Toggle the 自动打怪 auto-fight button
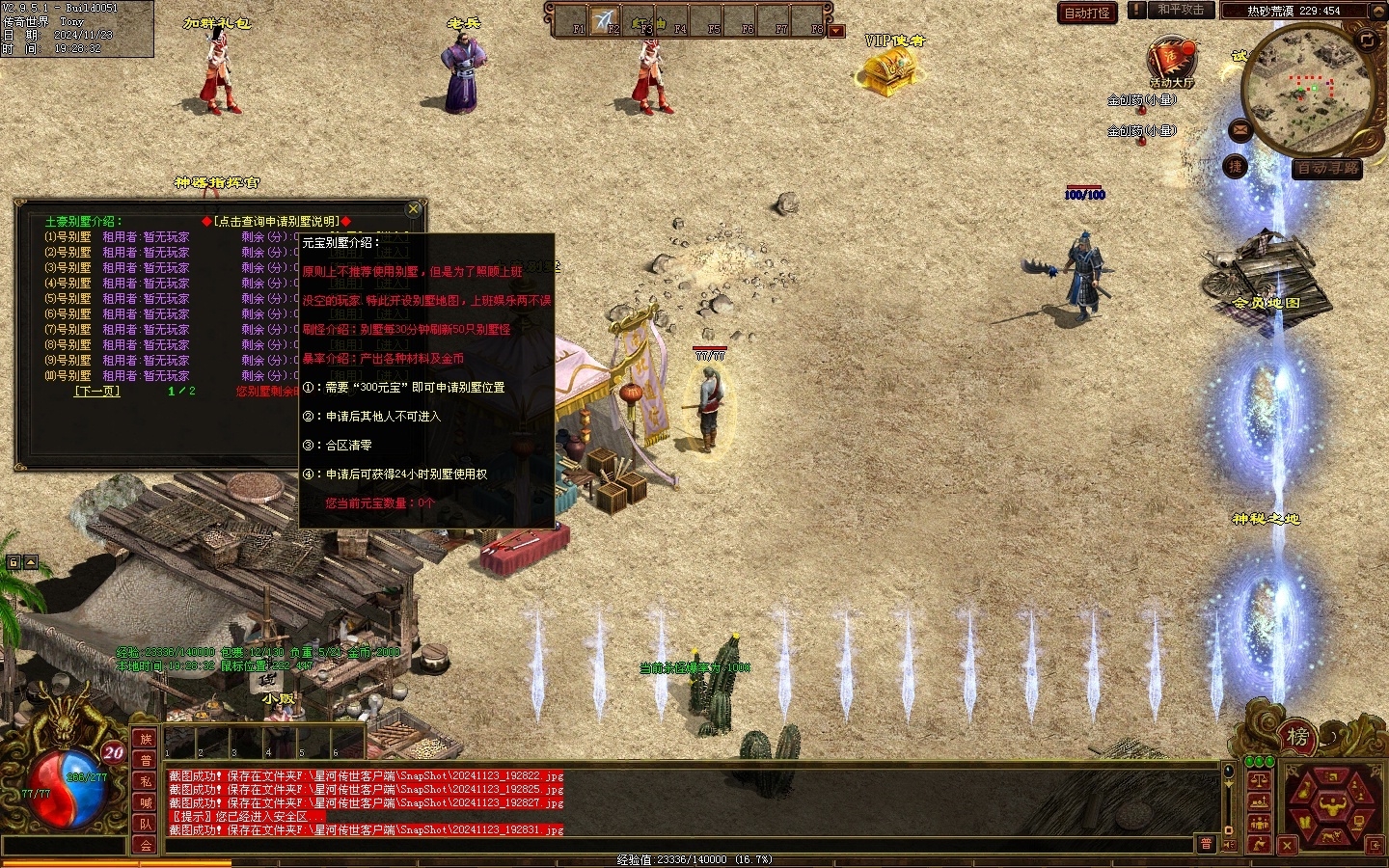1389x868 pixels. tap(1087, 13)
